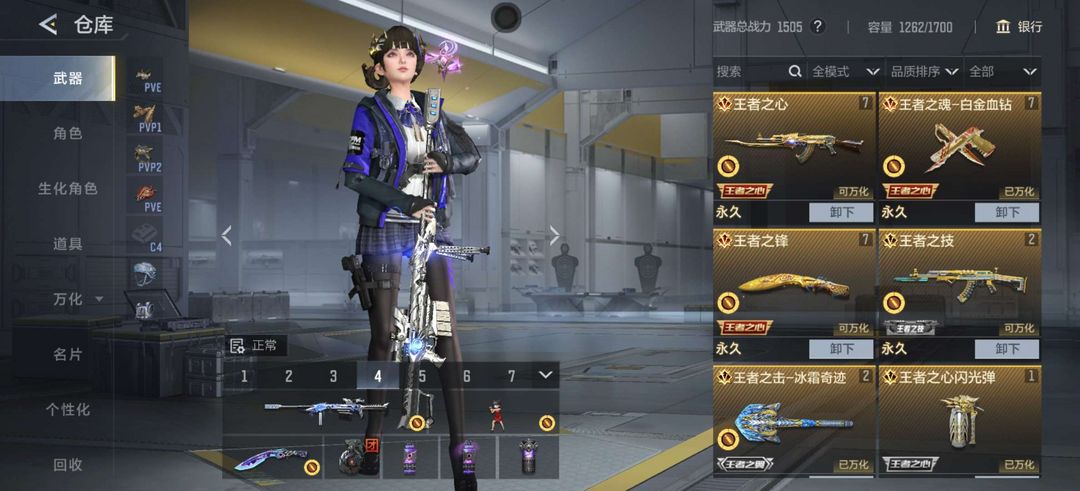1080x491 pixels.
Task: Unequip 王者之心 with its 卸下 button
Action: (x=842, y=212)
